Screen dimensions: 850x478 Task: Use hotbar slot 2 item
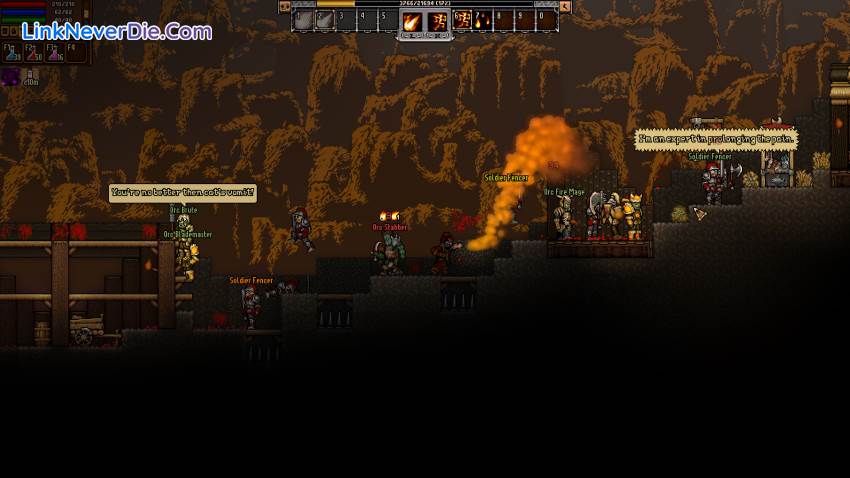point(326,20)
